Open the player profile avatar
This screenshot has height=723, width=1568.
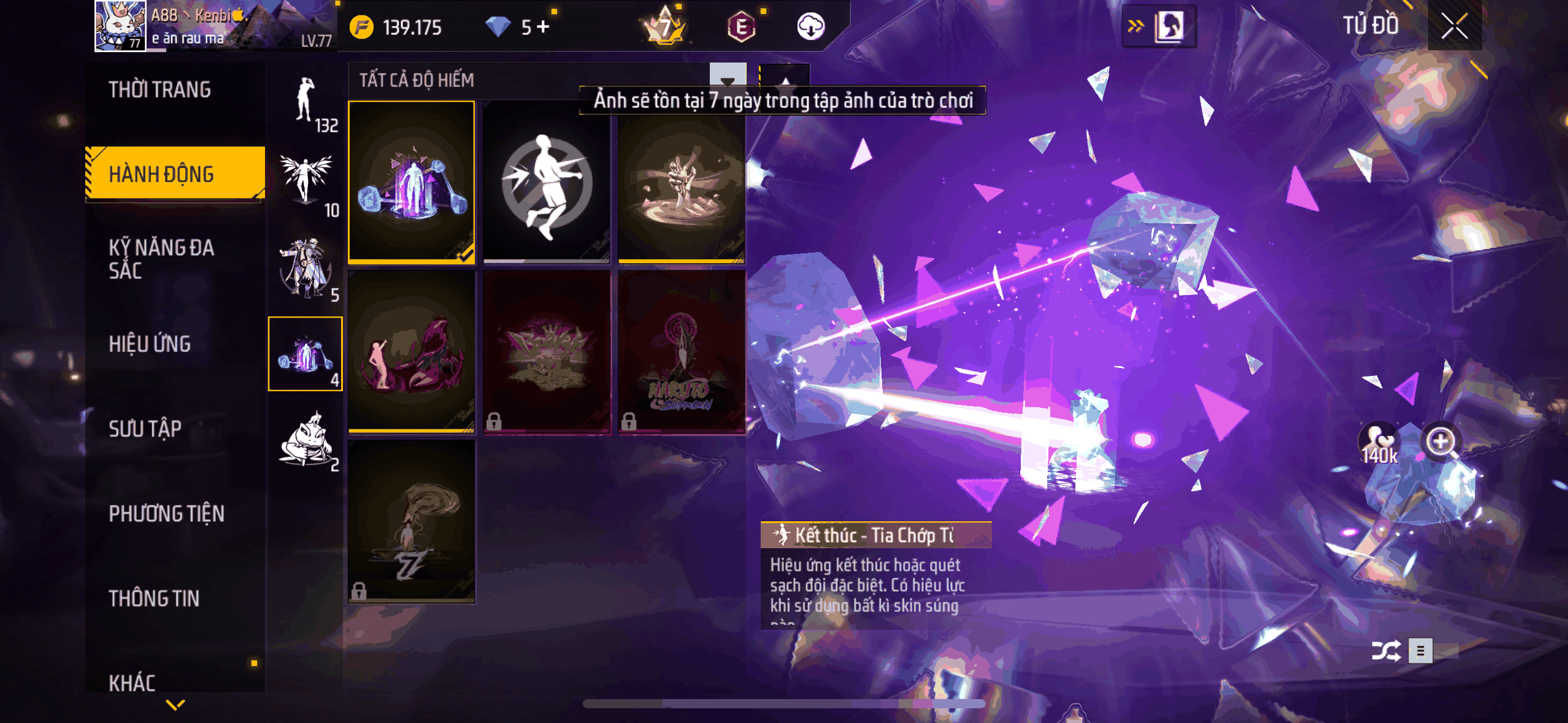click(120, 25)
